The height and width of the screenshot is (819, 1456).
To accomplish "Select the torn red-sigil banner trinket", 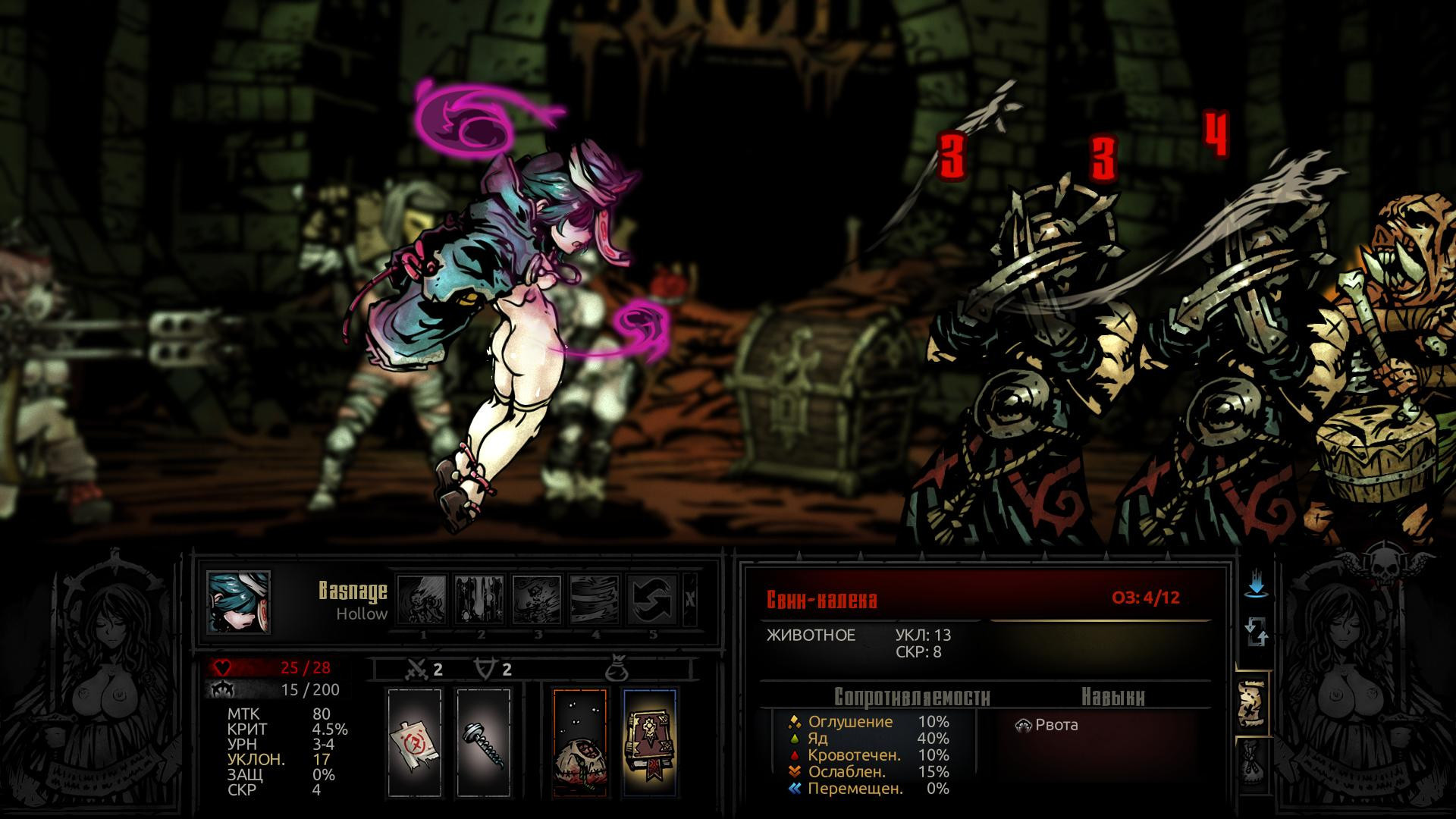I will [414, 742].
